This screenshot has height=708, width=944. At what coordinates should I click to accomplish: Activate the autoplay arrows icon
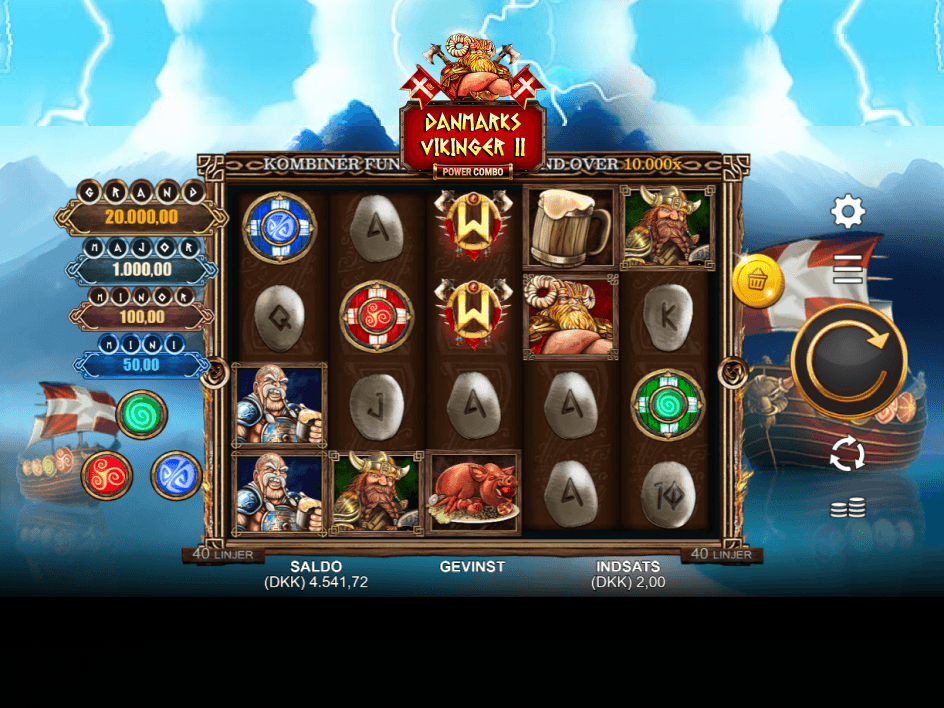point(847,454)
